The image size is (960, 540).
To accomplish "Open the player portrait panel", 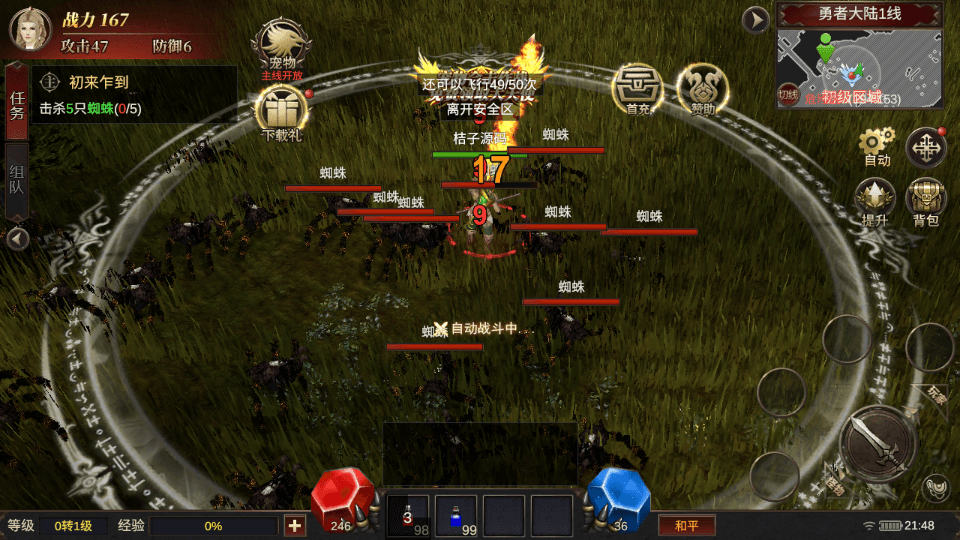I will point(30,30).
